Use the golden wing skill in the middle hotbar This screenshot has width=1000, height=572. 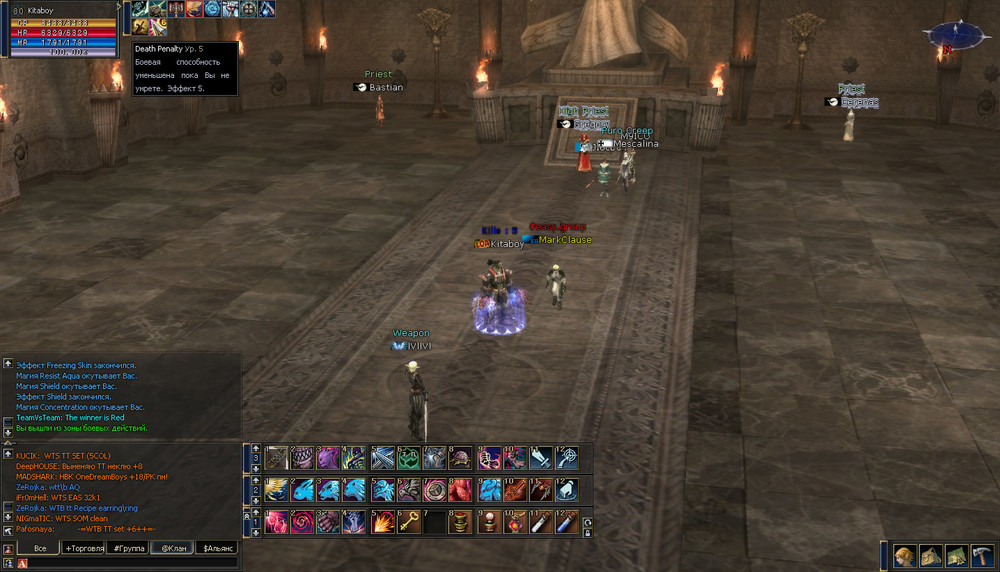coord(276,490)
